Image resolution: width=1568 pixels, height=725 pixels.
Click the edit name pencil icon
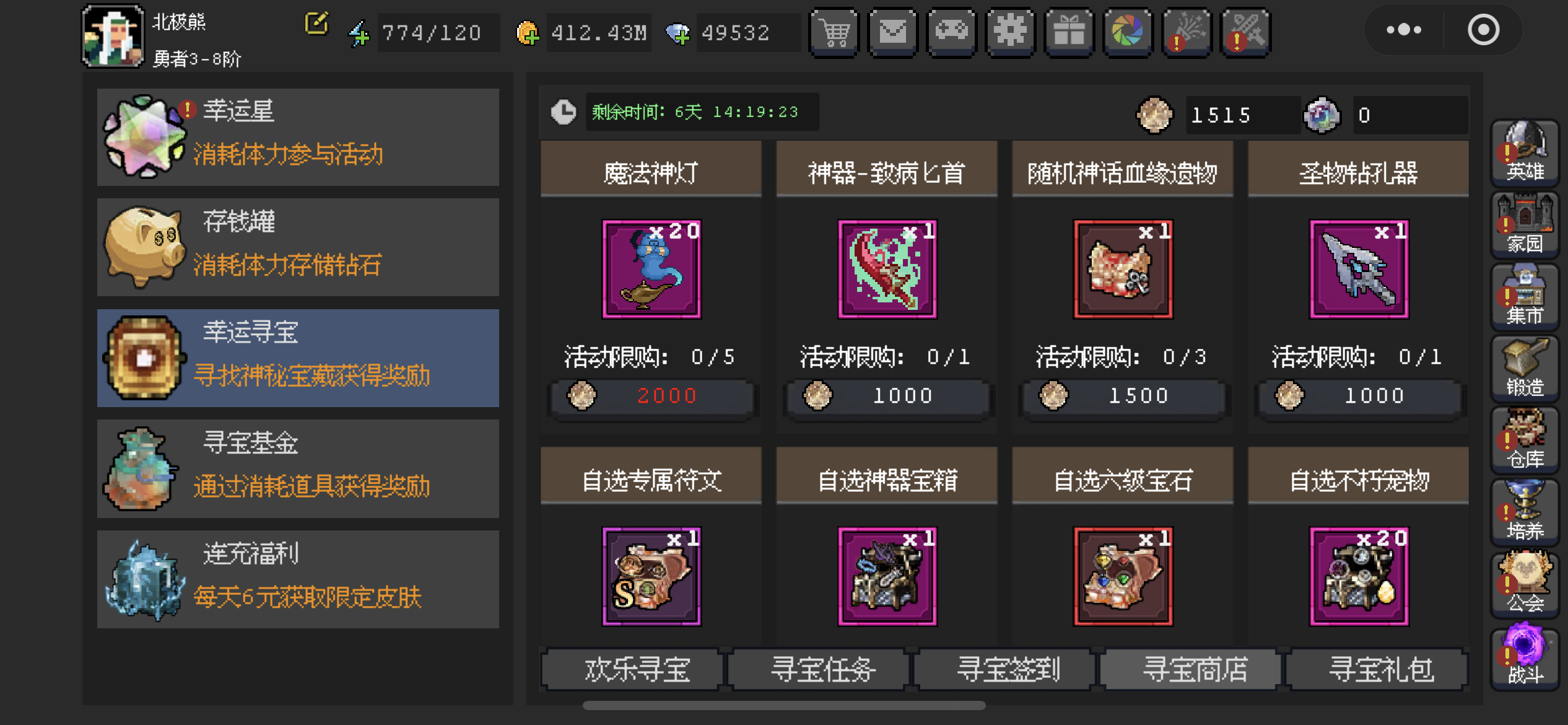[x=316, y=24]
